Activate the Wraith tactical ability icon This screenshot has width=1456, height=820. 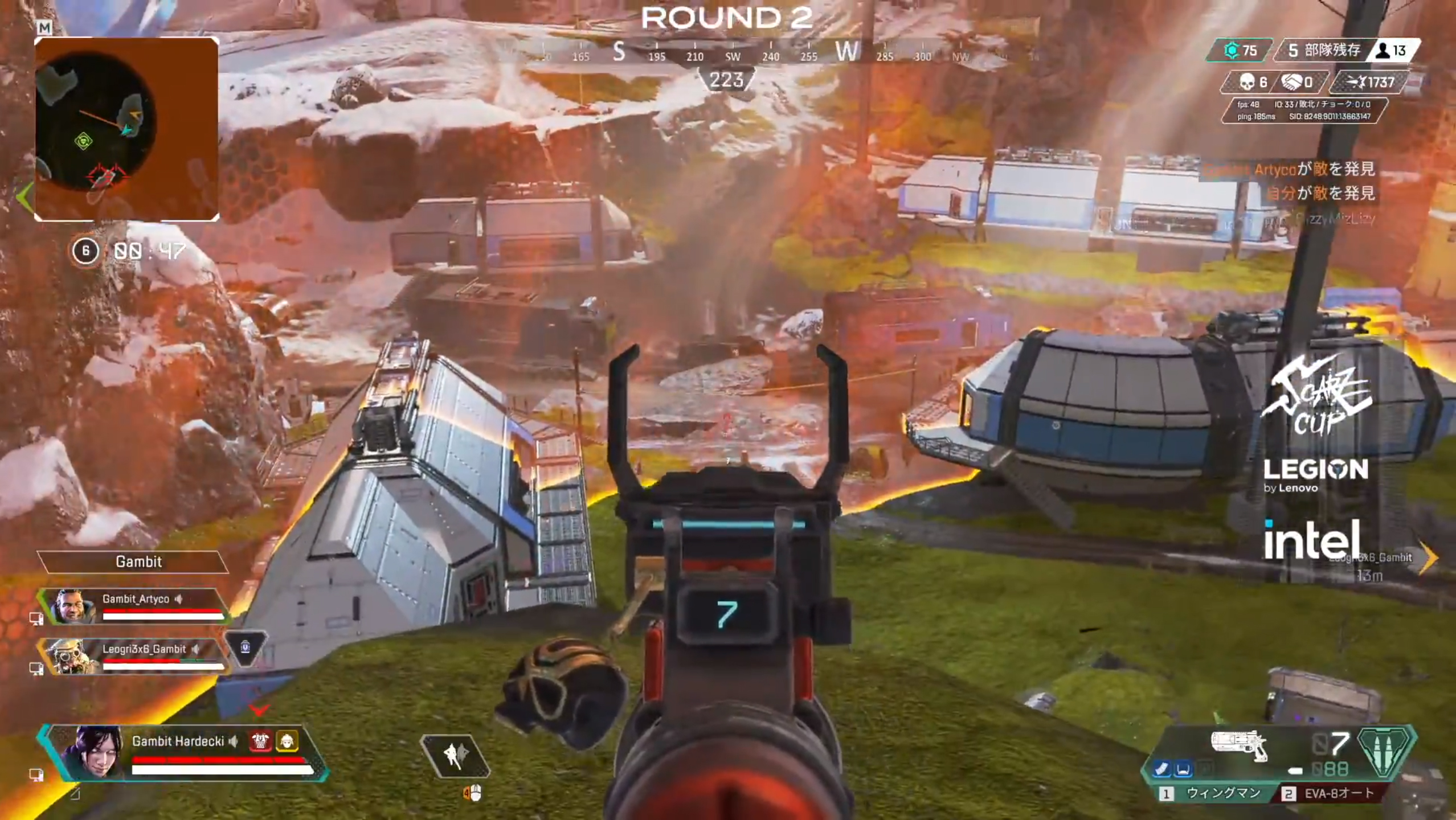point(455,755)
